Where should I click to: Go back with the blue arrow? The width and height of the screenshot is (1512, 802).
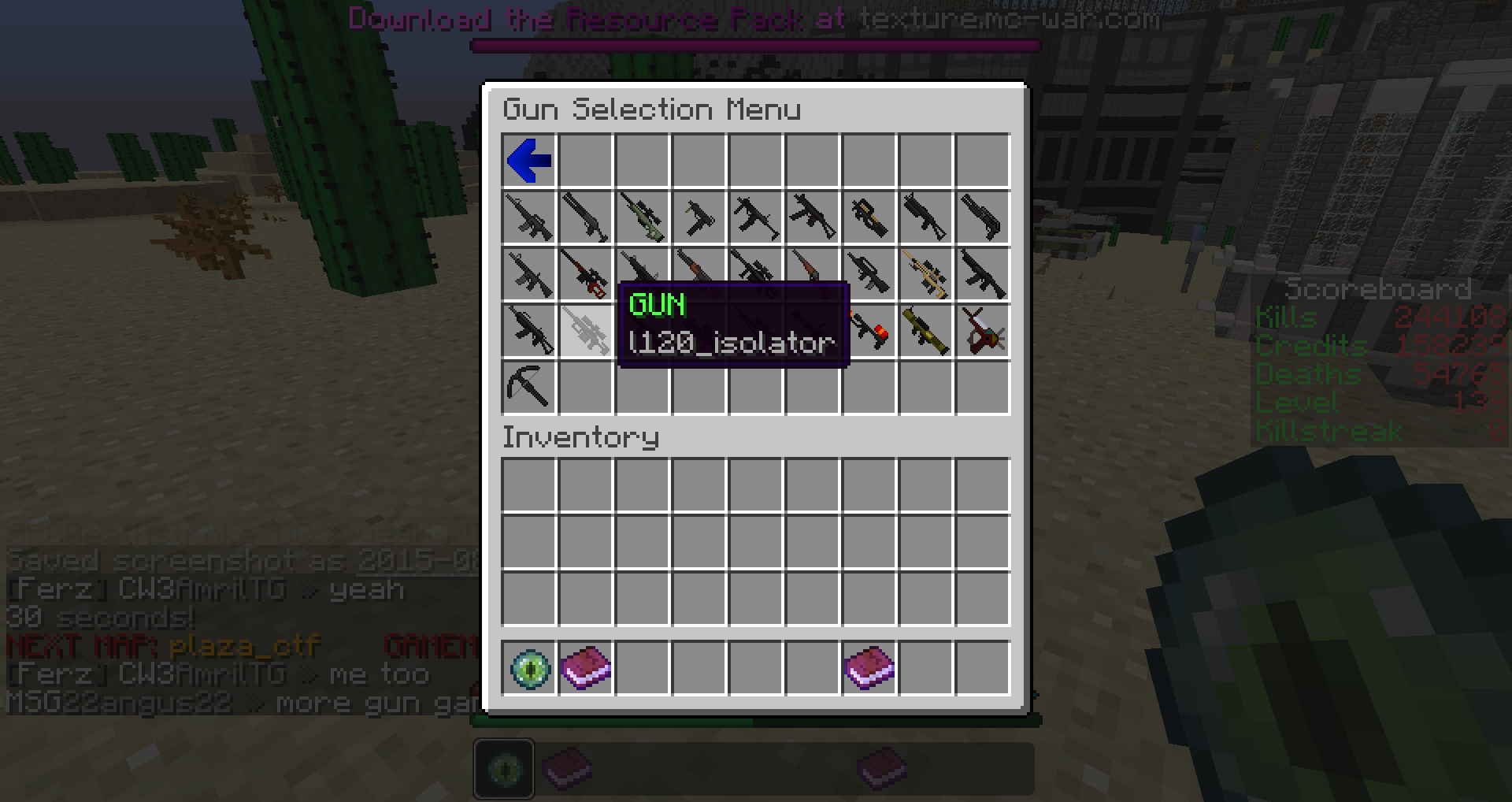coord(529,161)
